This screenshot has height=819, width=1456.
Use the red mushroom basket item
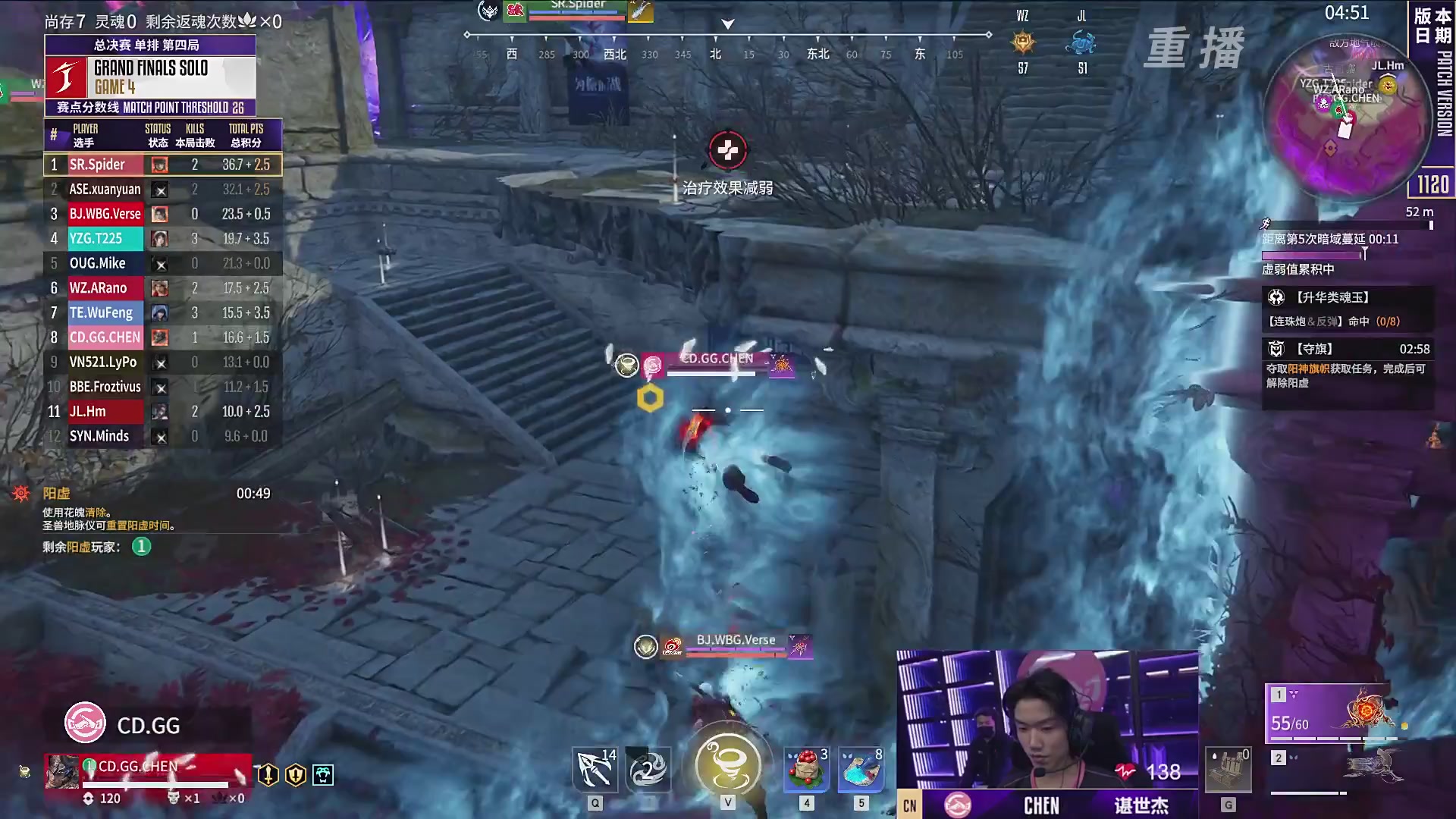[x=806, y=770]
